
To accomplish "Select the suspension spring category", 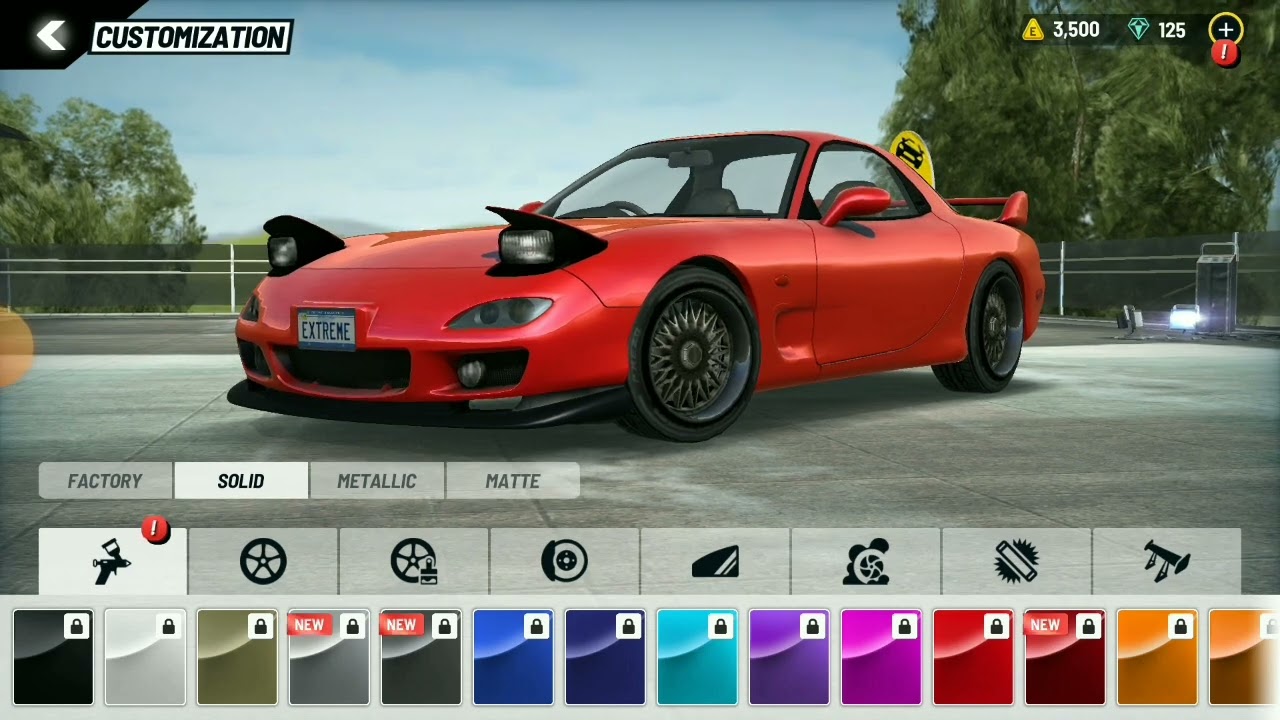I will coord(1017,562).
